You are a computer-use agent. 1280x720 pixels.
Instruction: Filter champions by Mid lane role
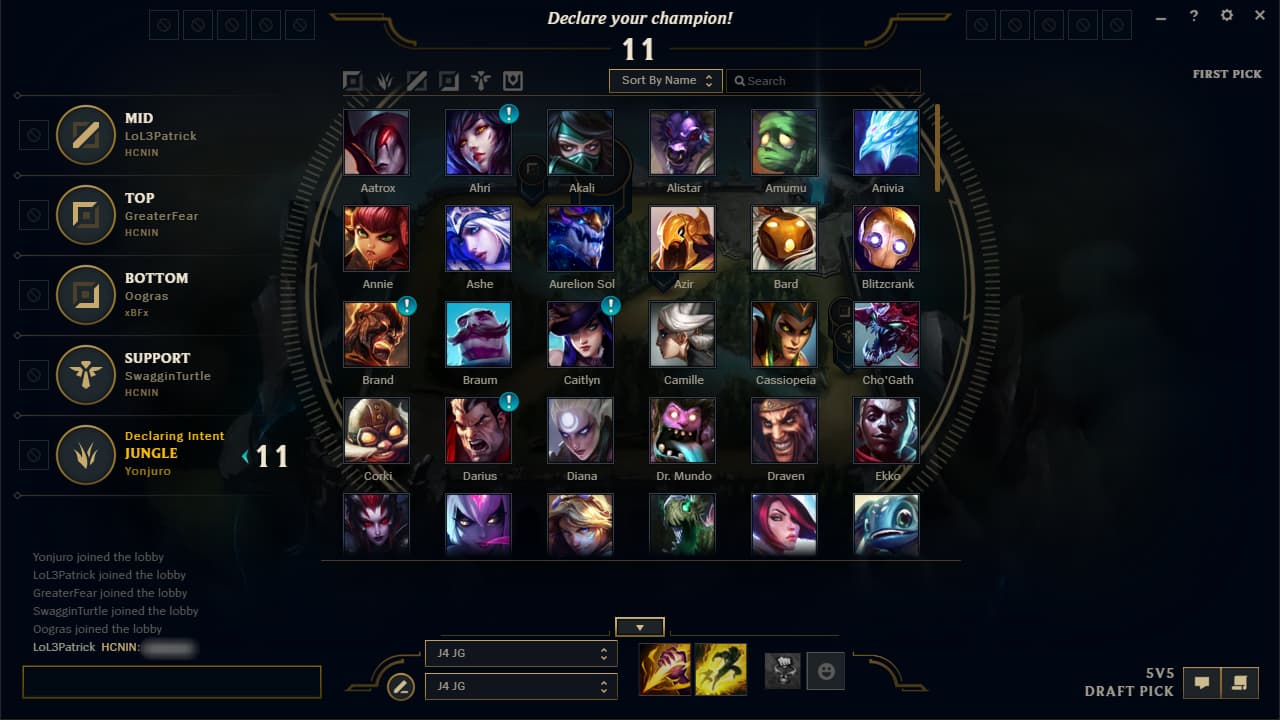point(417,81)
